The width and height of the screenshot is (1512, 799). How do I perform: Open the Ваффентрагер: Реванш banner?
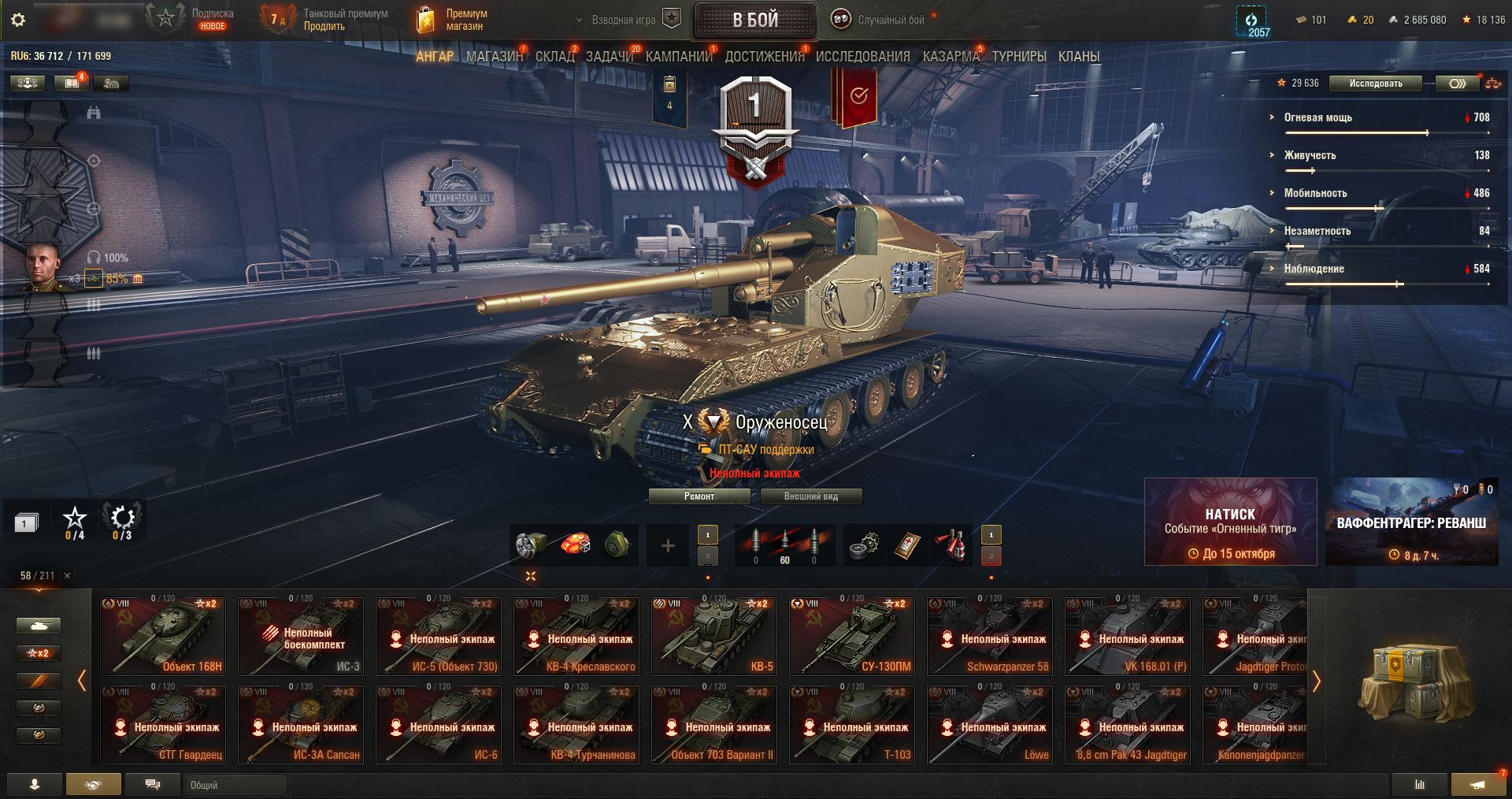click(1411, 522)
